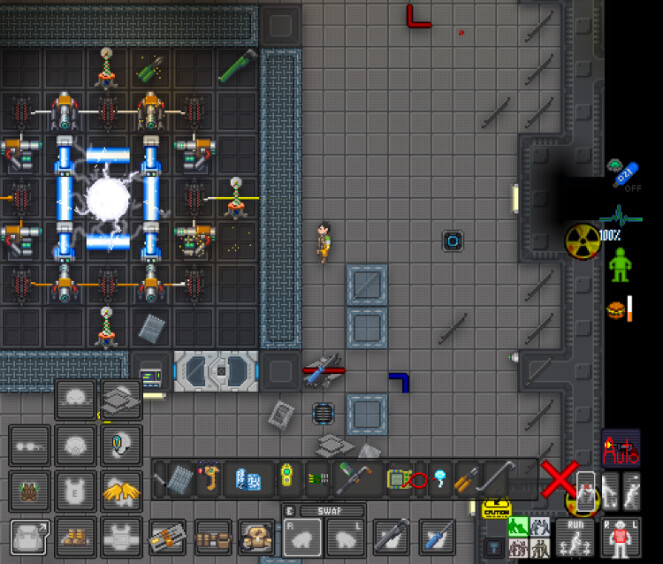
Task: Click the brown shoes slot
Action: coord(75,538)
